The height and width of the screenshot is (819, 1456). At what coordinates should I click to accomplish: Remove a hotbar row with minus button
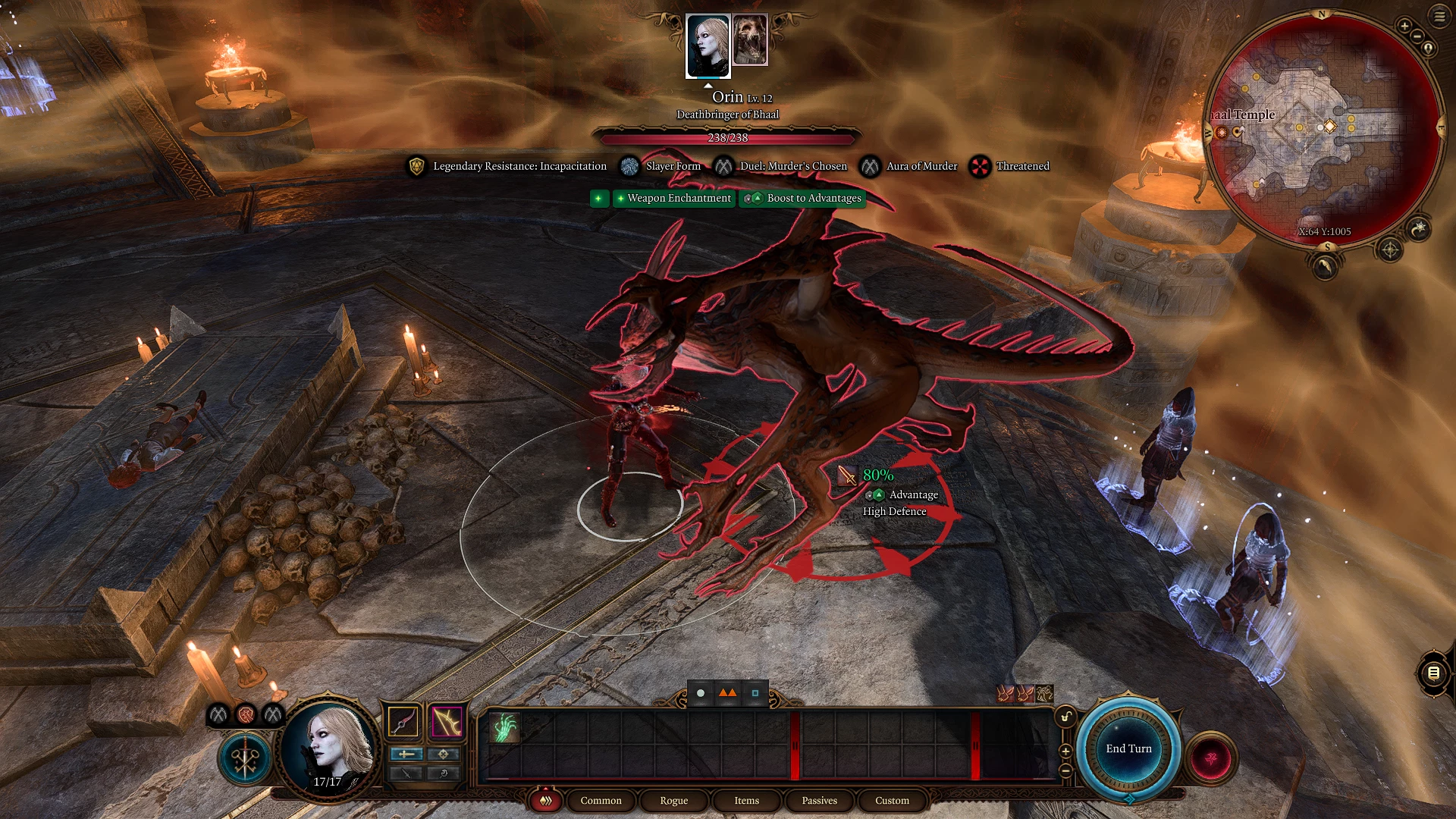coord(1065,770)
